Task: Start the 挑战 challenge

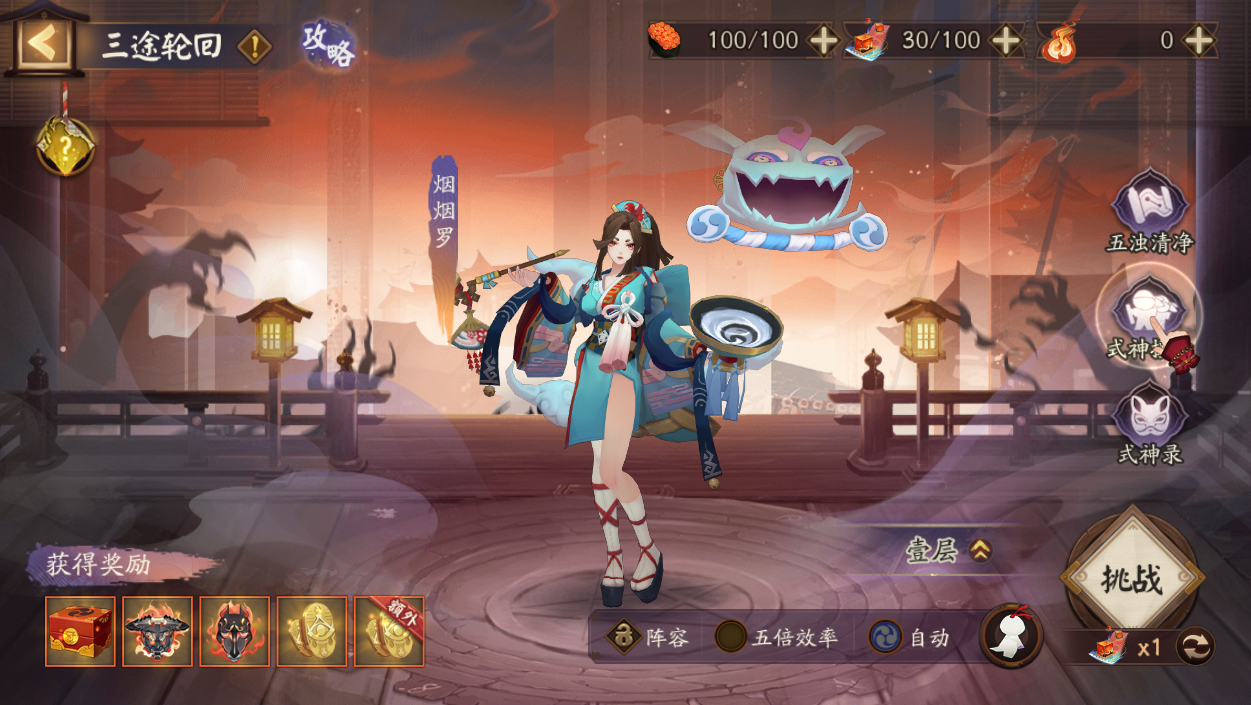Action: (x=1132, y=579)
